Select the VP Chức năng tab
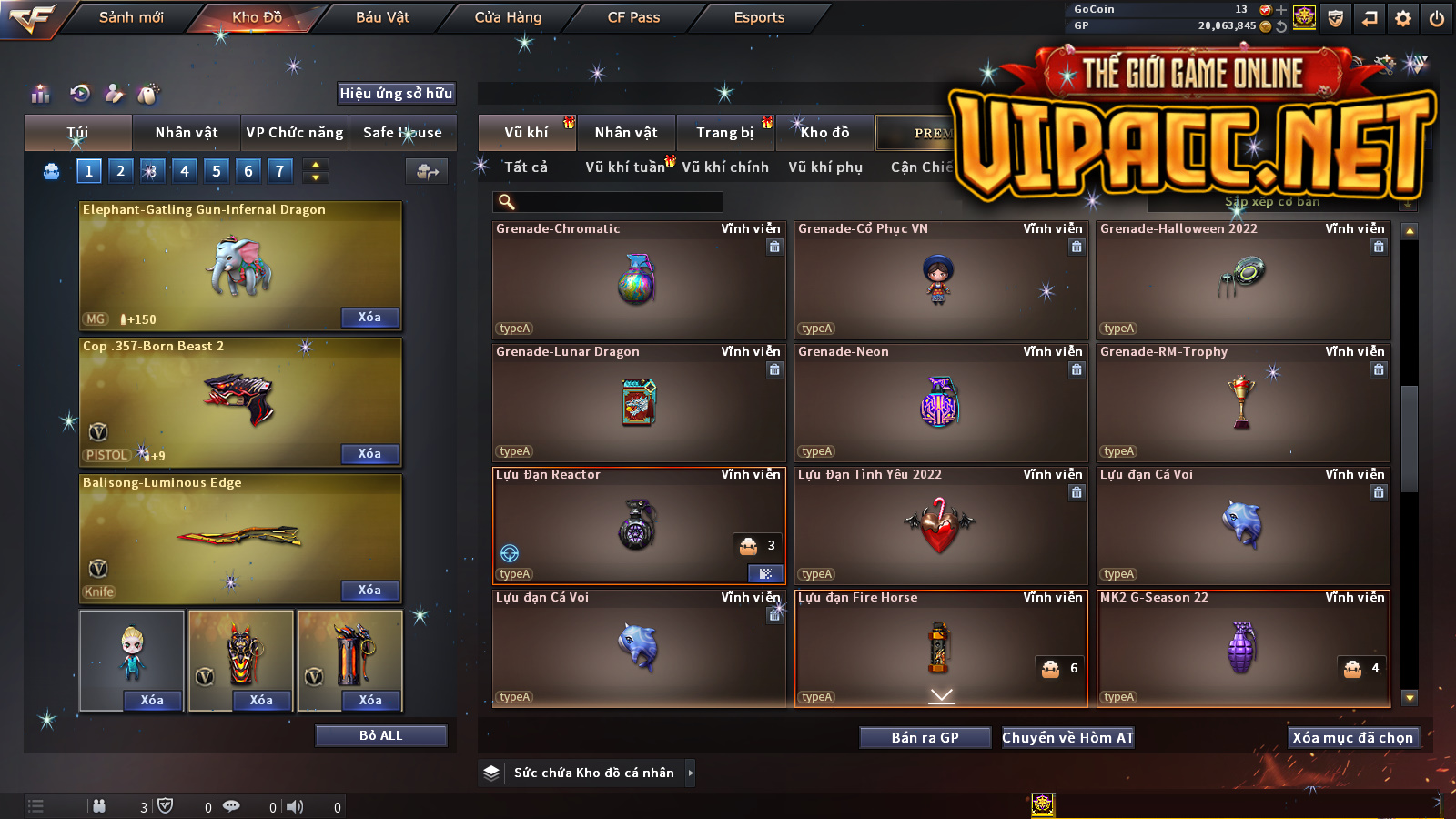This screenshot has height=819, width=1456. tap(295, 133)
